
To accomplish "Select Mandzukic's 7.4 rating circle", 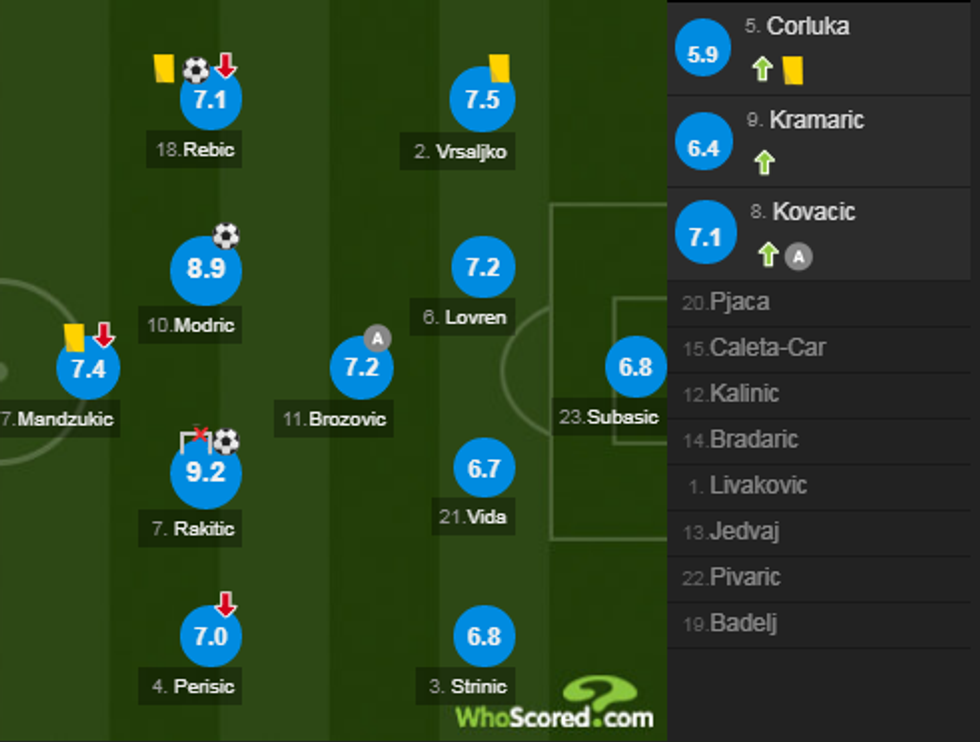I will (88, 368).
